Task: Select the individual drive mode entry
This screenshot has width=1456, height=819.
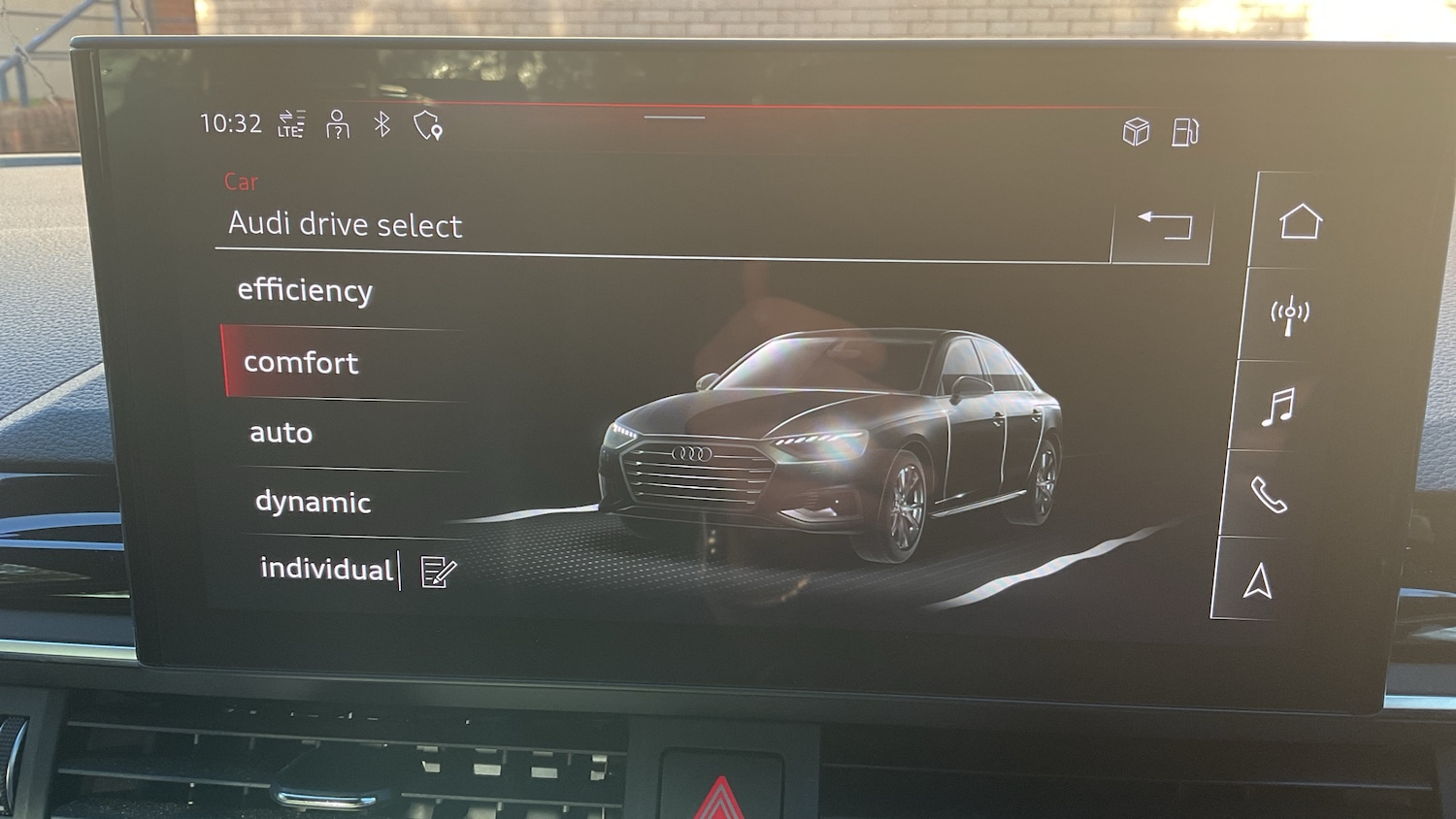Action: pyautogui.click(x=325, y=570)
